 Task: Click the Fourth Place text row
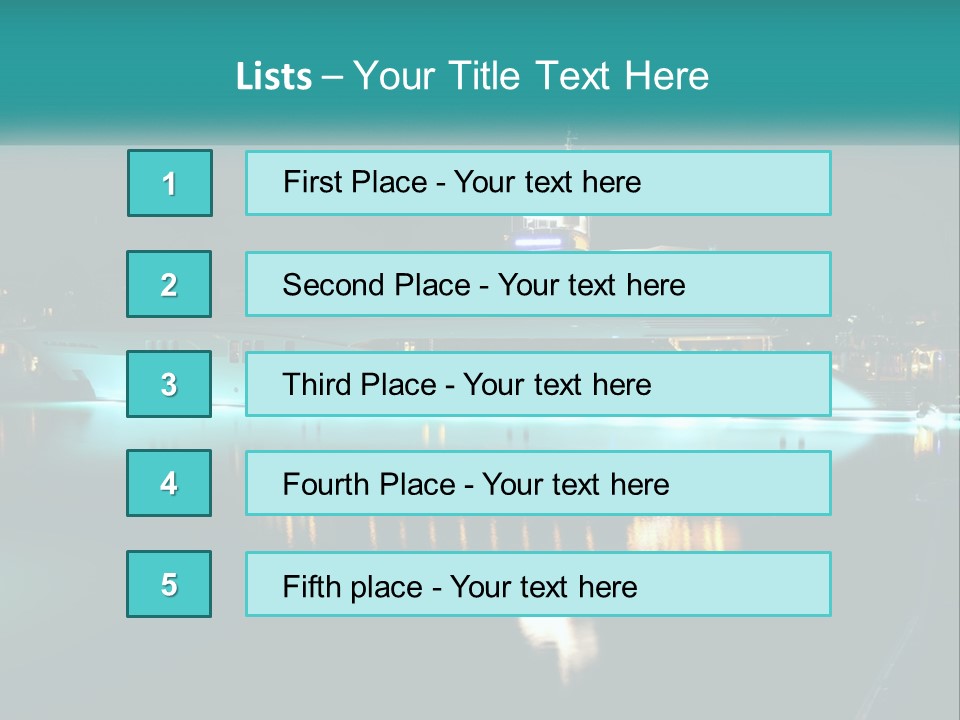(538, 483)
